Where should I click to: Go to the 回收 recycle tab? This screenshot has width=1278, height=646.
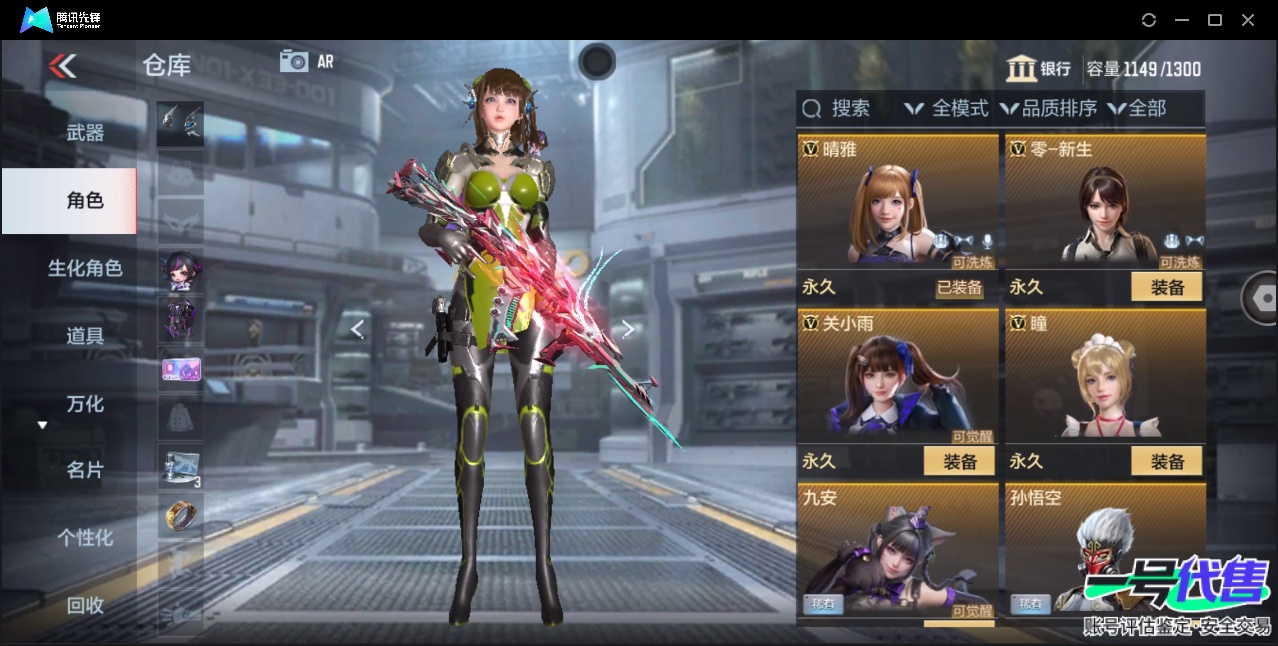(85, 605)
